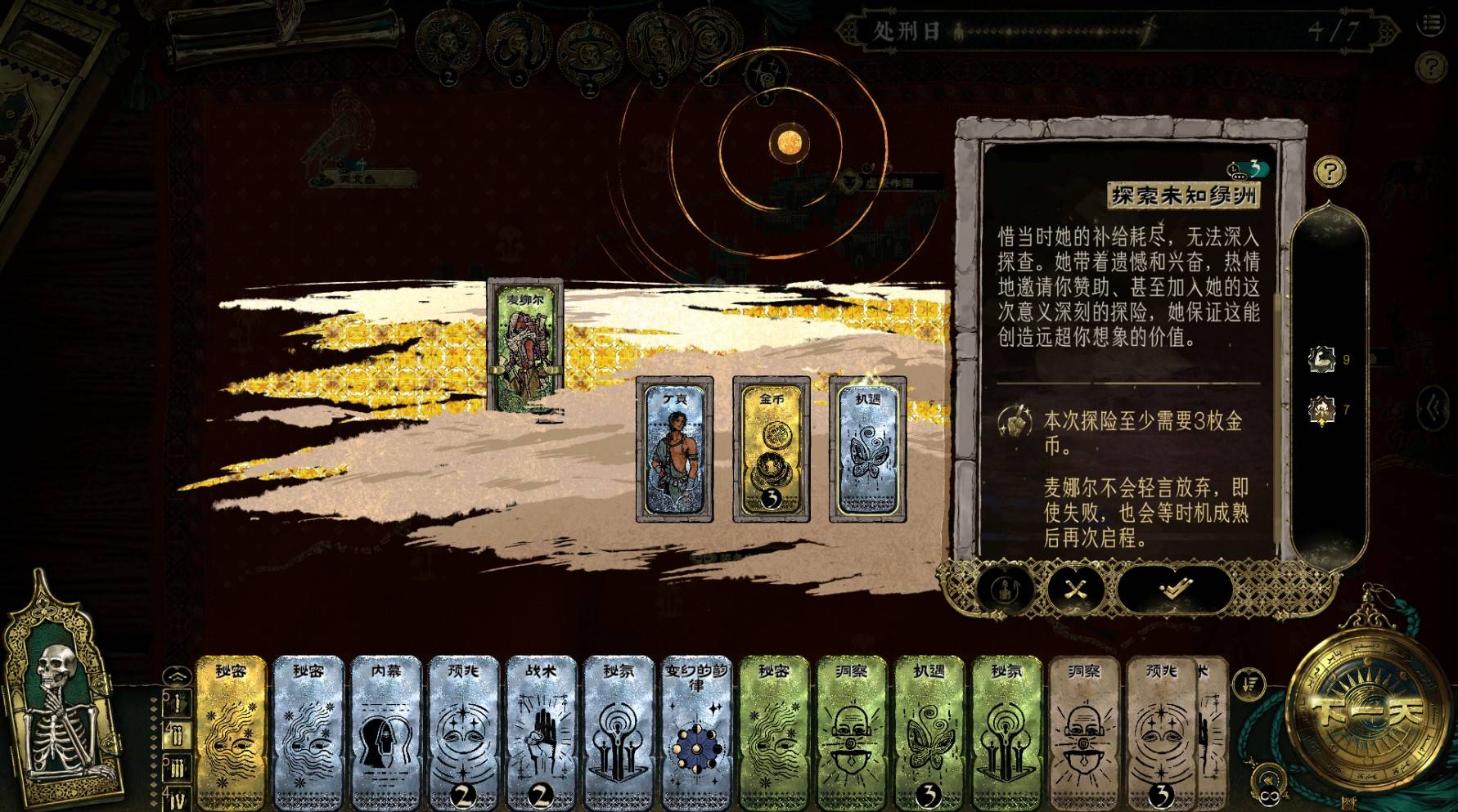This screenshot has height=812, width=1458.
Task: Pick the 变幻的韵律 card from hand
Action: pos(695,732)
